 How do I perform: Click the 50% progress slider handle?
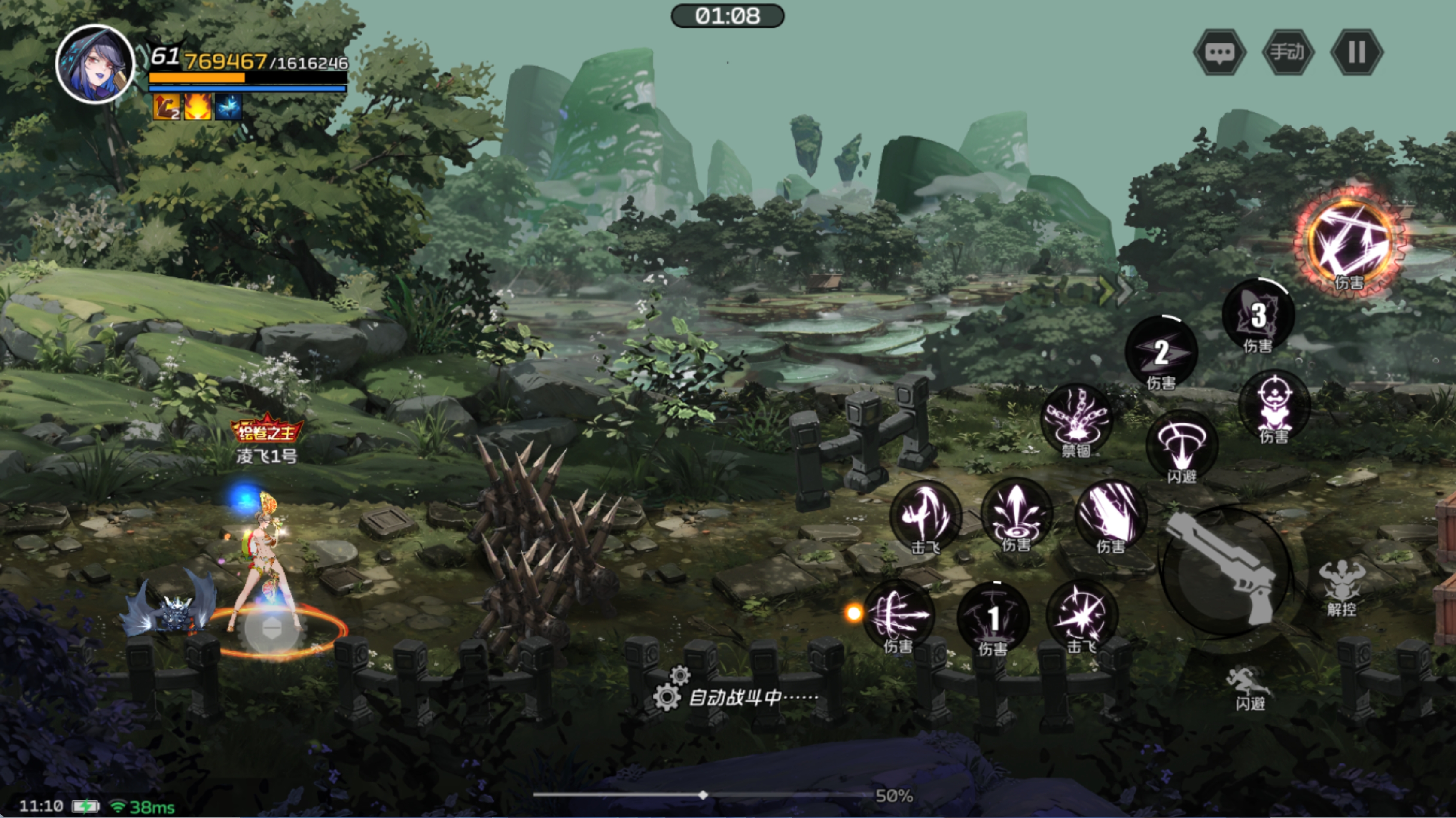703,795
